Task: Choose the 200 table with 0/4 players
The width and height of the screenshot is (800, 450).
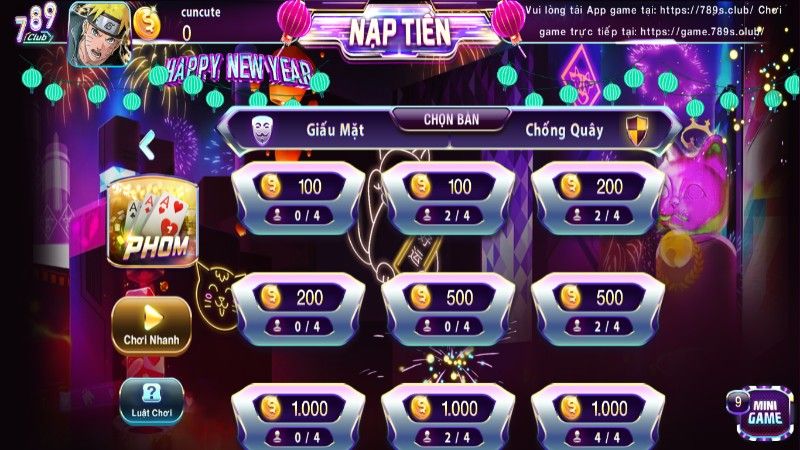Action: tap(297, 309)
